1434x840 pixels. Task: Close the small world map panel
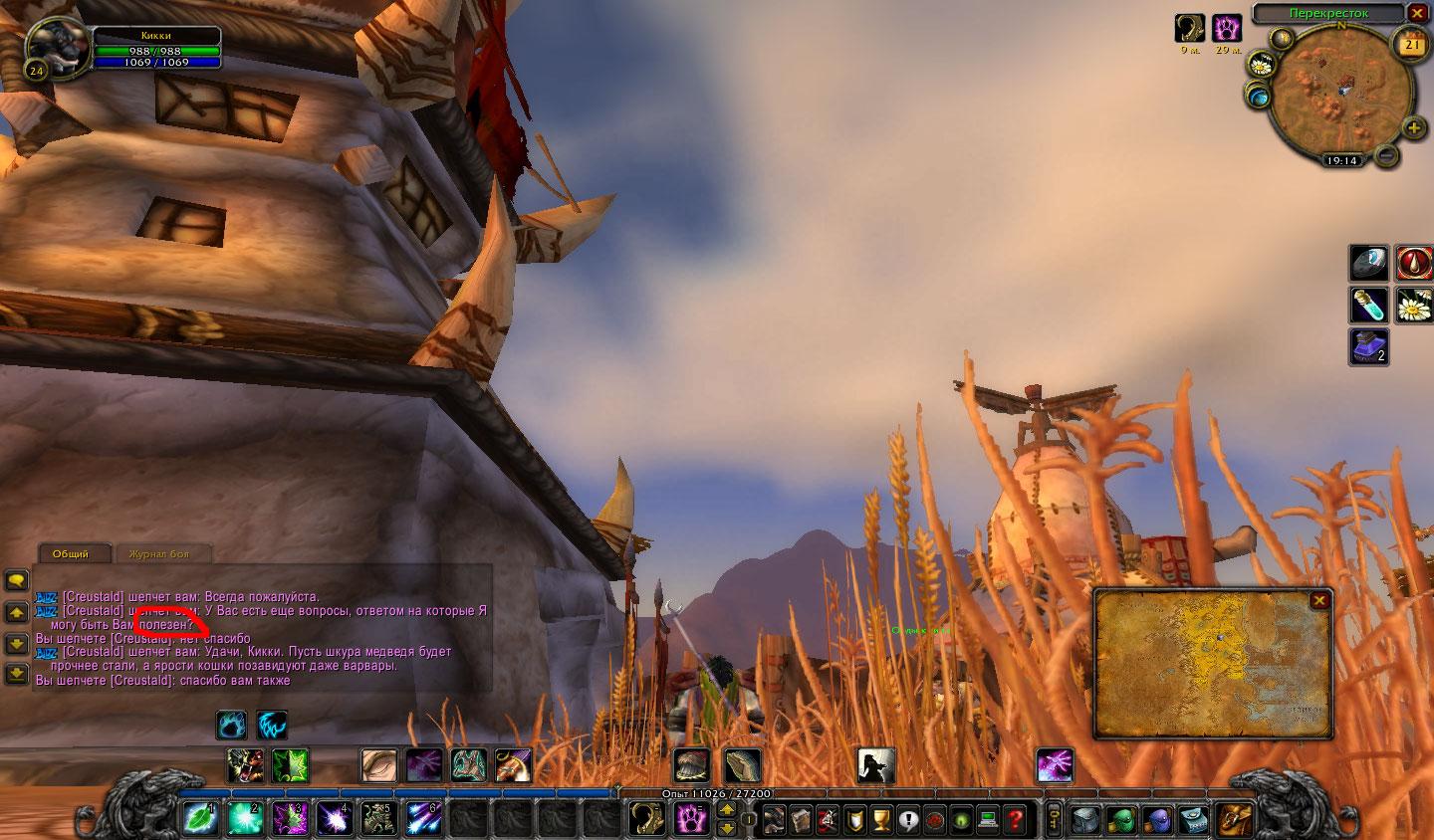pos(1319,600)
